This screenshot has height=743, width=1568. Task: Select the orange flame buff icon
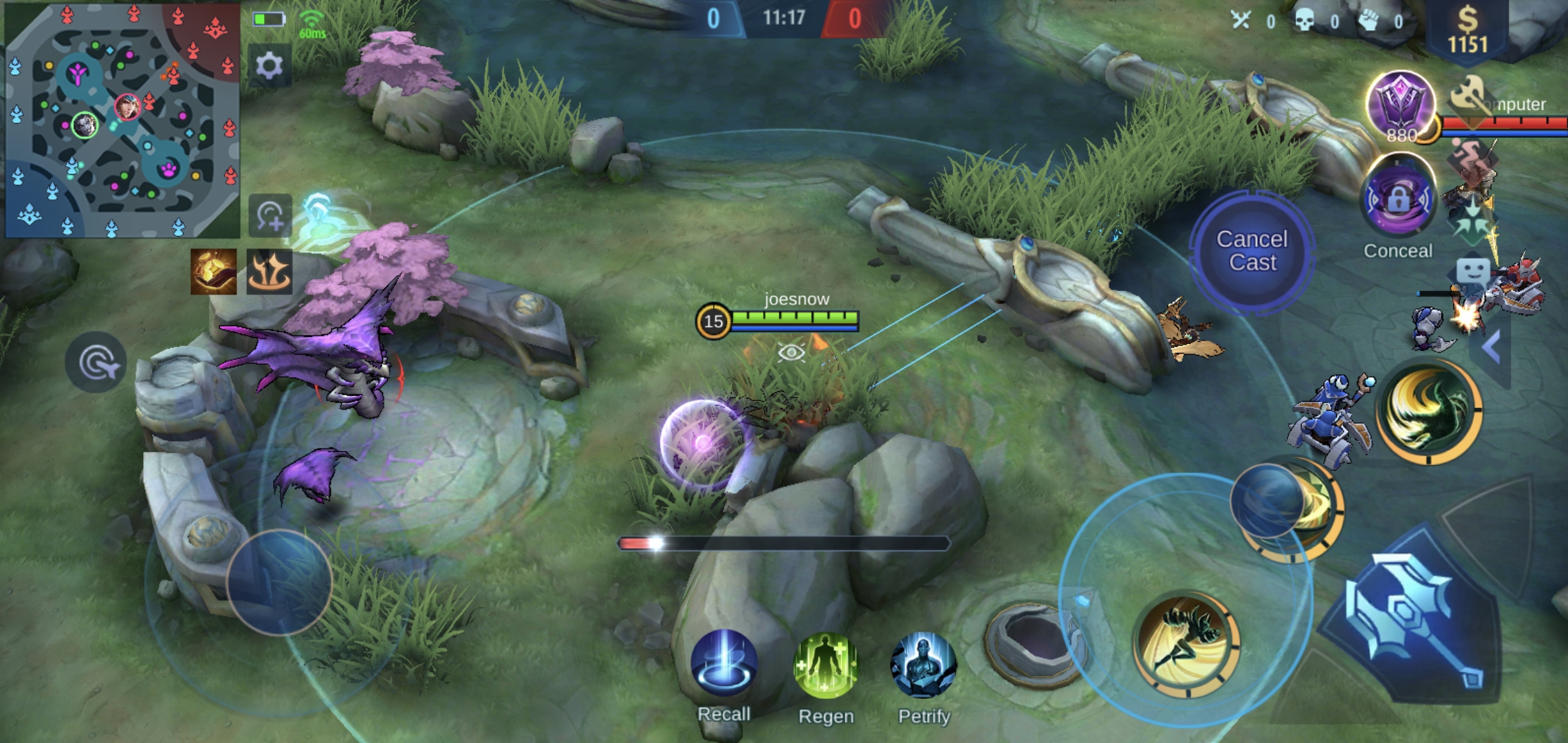269,272
